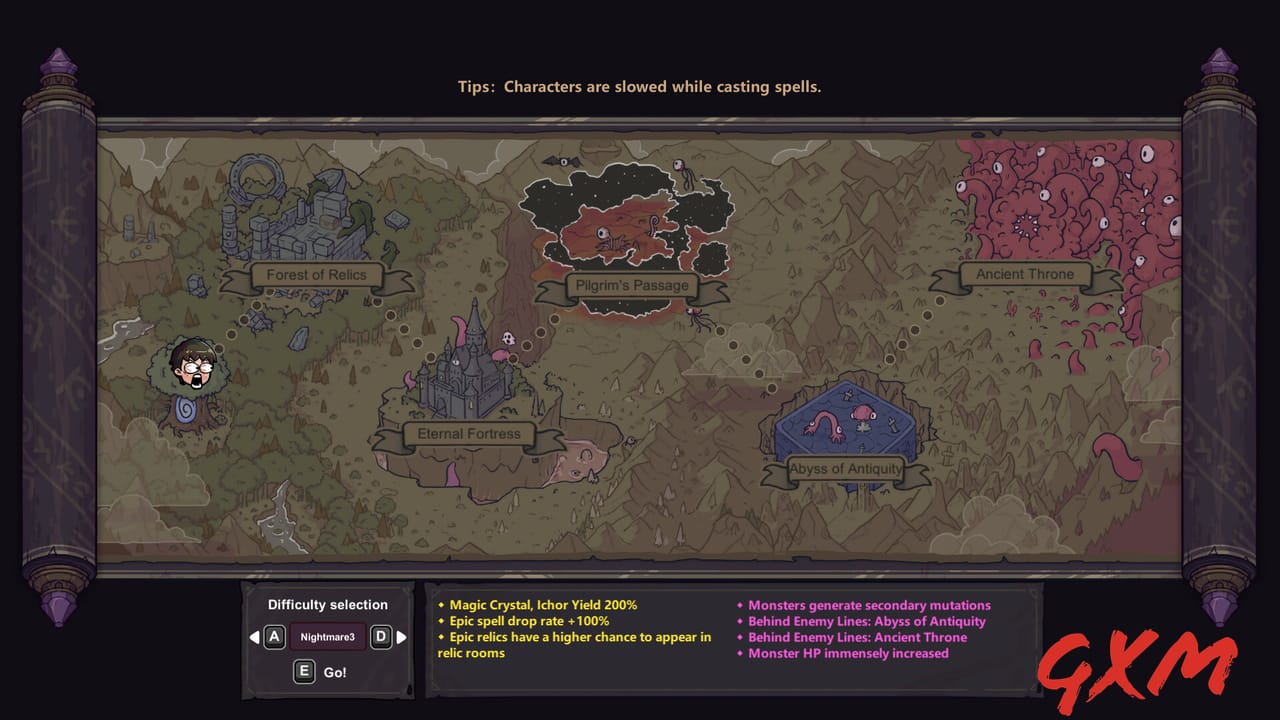Open Pilgrim's Passage on the world map
The height and width of the screenshot is (720, 1280).
pos(631,285)
